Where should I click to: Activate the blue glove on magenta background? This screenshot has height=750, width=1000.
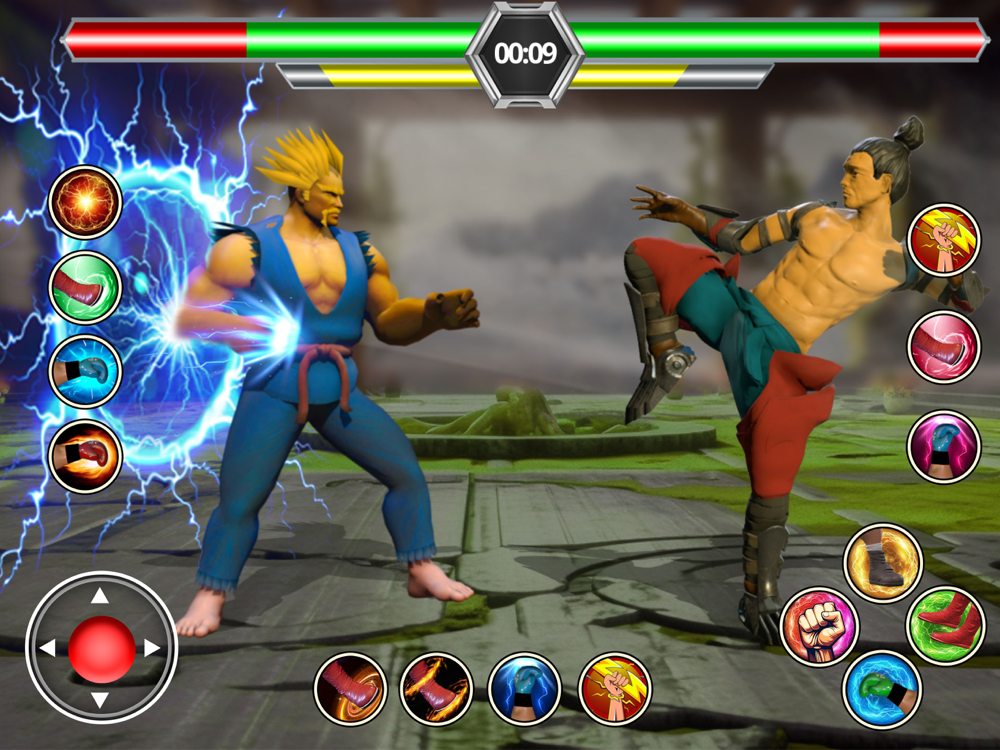click(943, 447)
